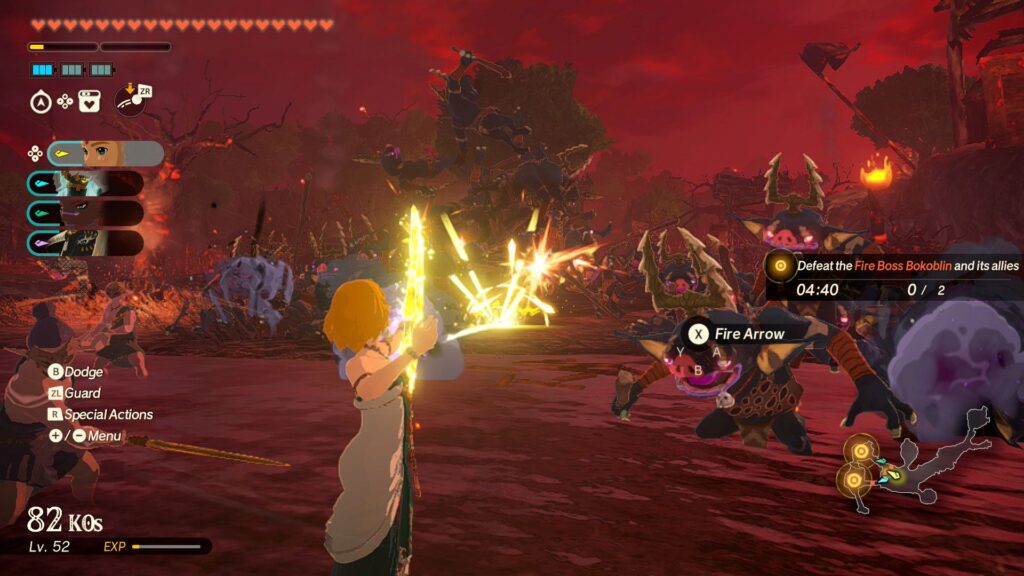
Task: Activate the Sheikah Slate rune disc icon
Action: pyautogui.click(x=129, y=101)
